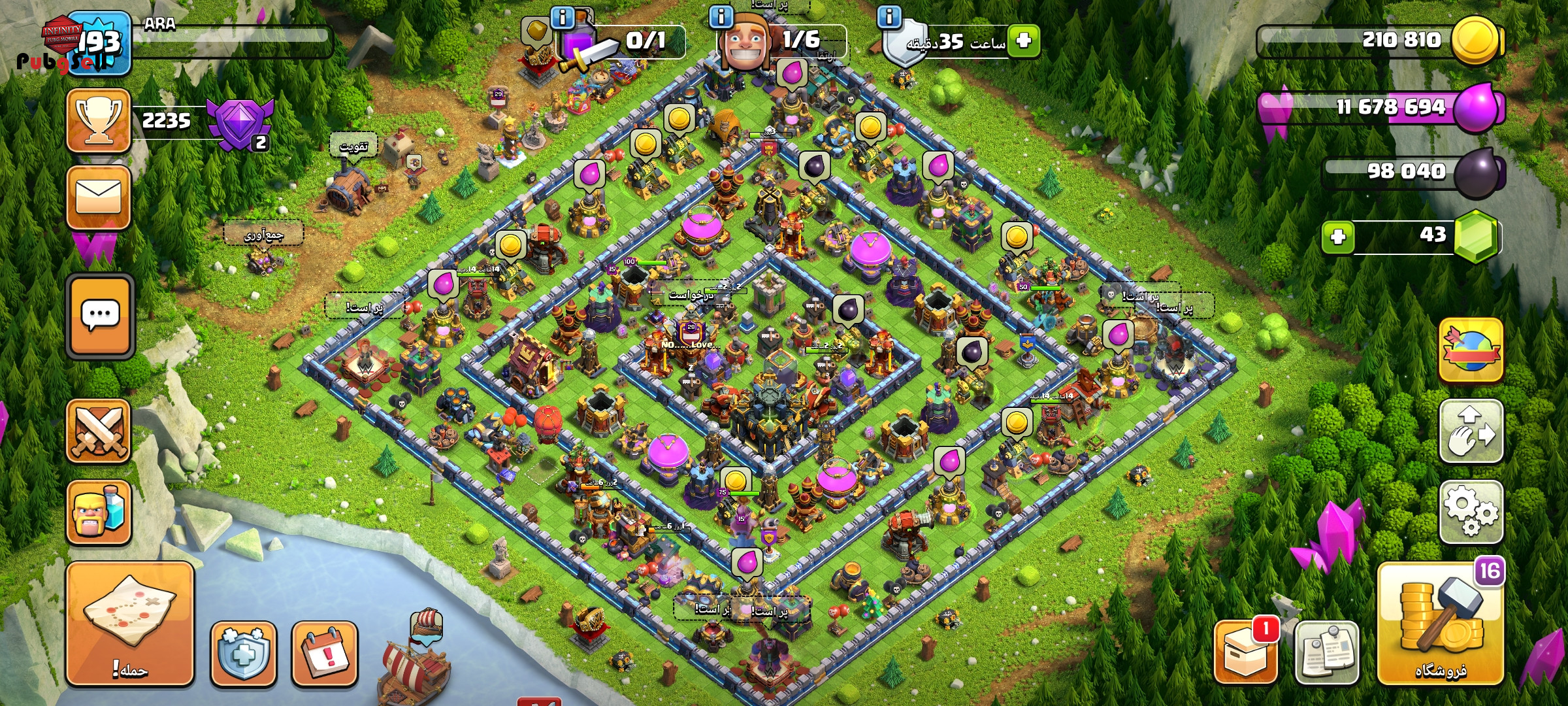Open the trophy league ranking button

(x=99, y=120)
